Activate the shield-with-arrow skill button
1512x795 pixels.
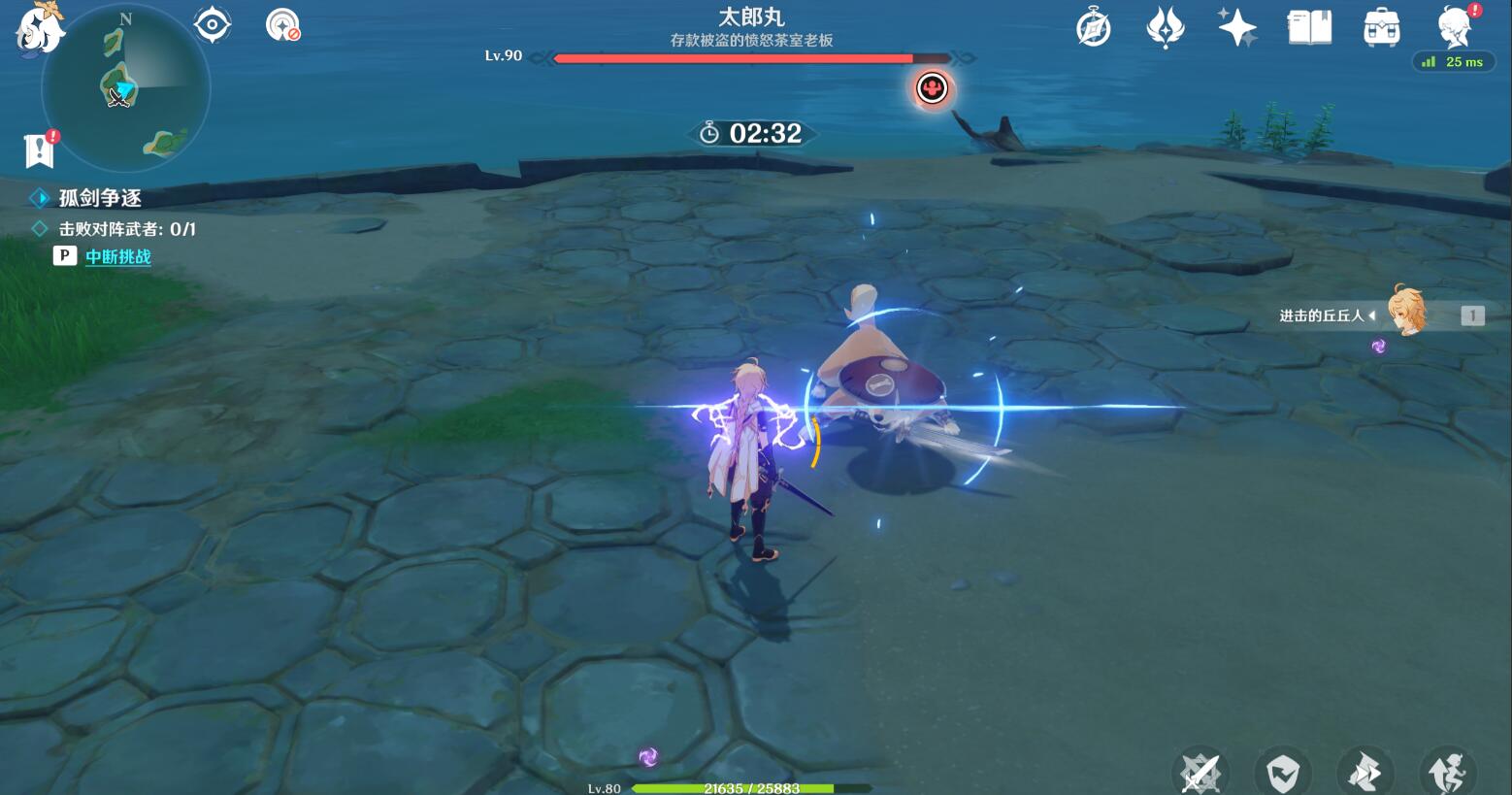[x=1282, y=774]
